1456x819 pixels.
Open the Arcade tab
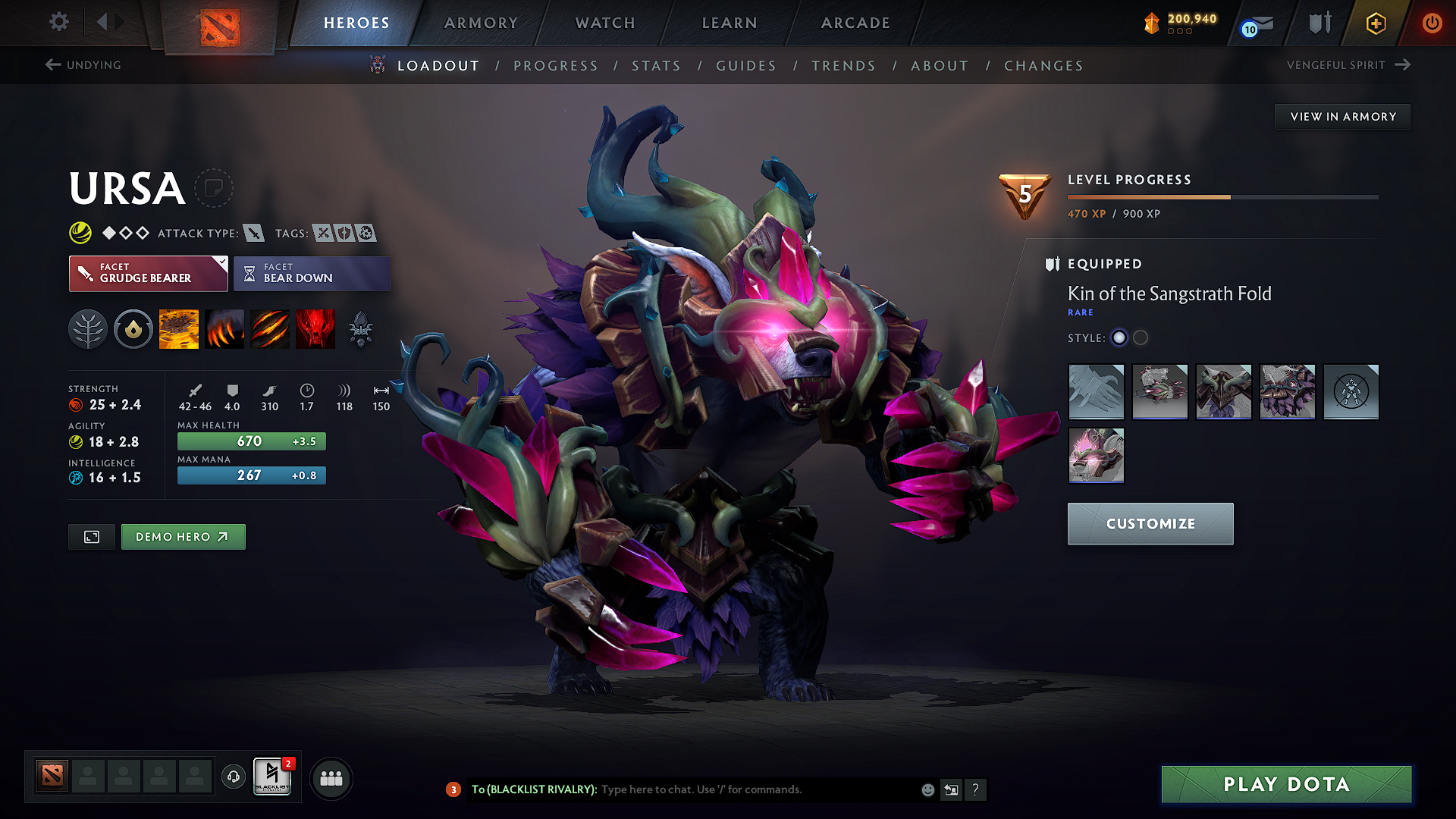[855, 23]
